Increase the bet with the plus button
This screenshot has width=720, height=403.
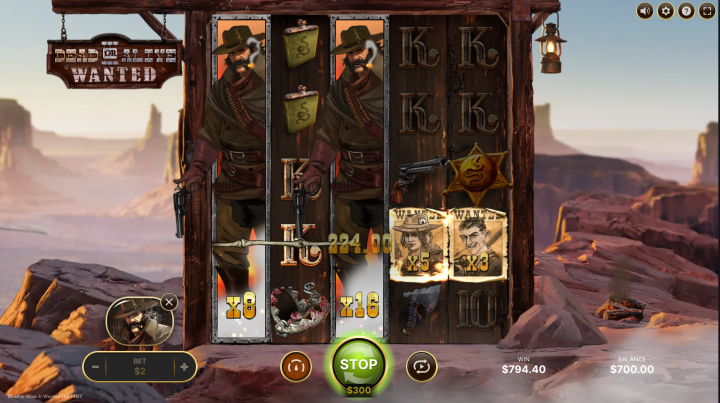tap(183, 367)
